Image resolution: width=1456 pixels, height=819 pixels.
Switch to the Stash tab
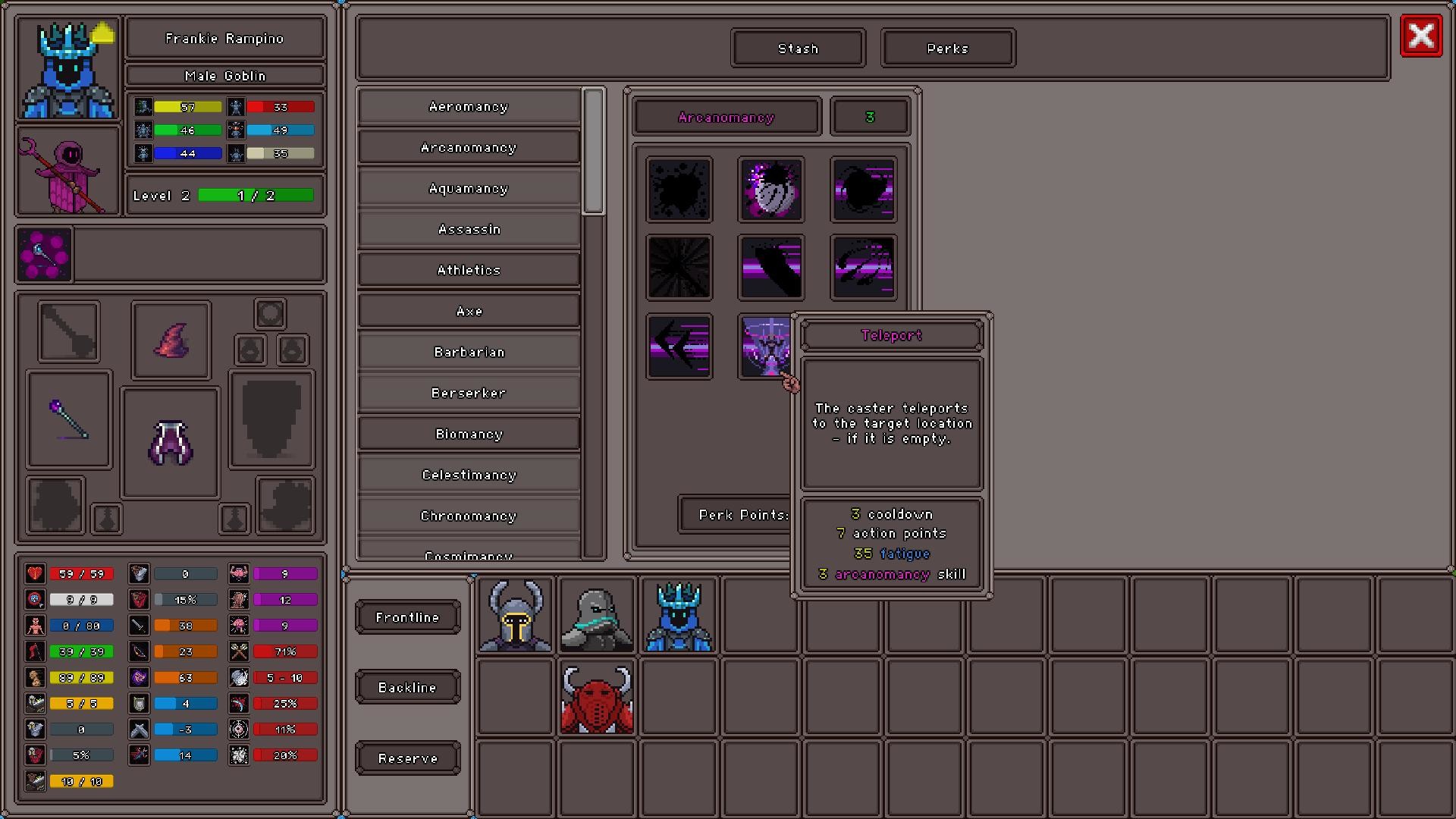(797, 48)
